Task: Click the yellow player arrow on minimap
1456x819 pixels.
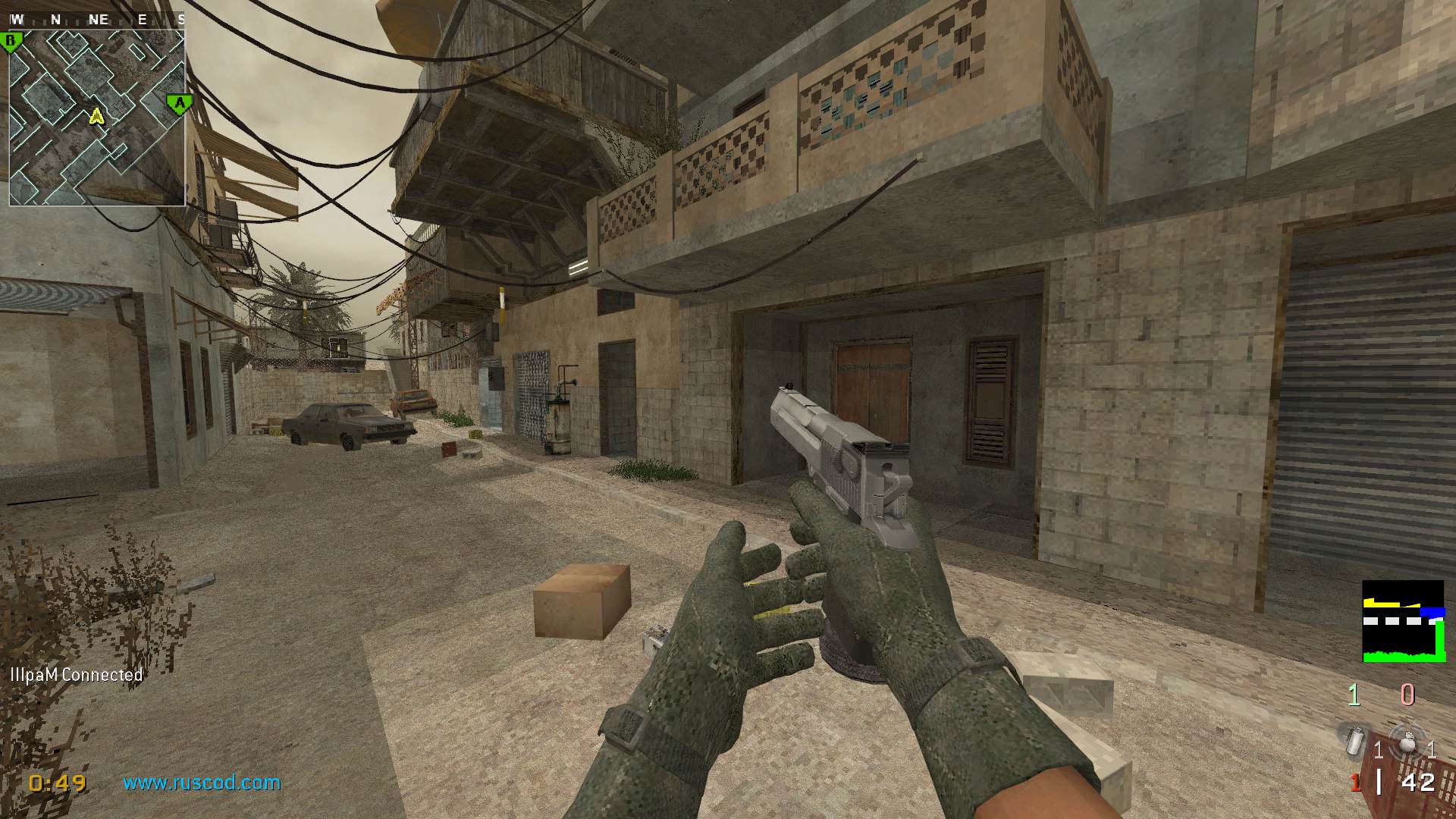Action: (x=96, y=116)
